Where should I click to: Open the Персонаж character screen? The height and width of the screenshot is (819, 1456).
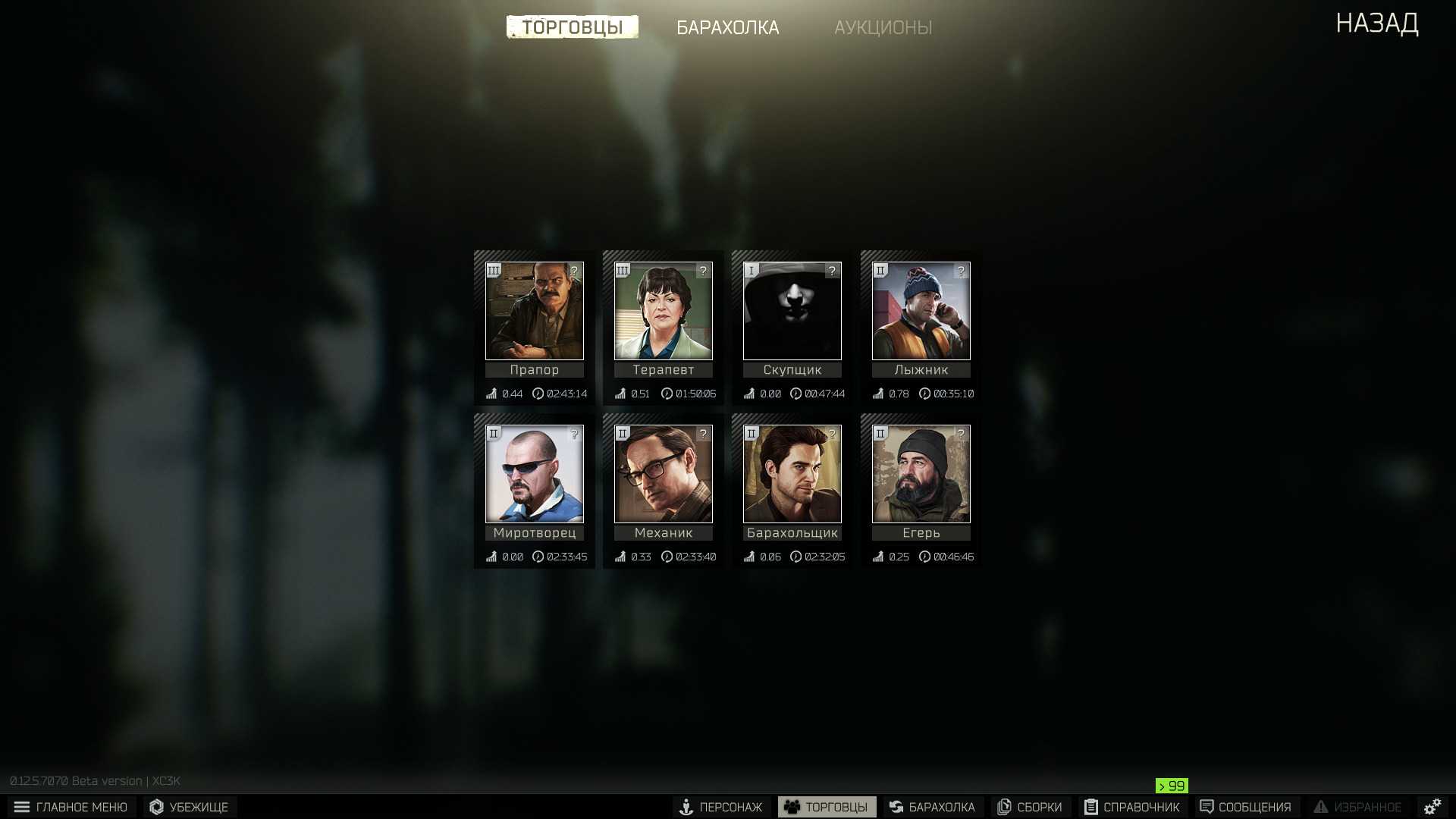pos(721,807)
